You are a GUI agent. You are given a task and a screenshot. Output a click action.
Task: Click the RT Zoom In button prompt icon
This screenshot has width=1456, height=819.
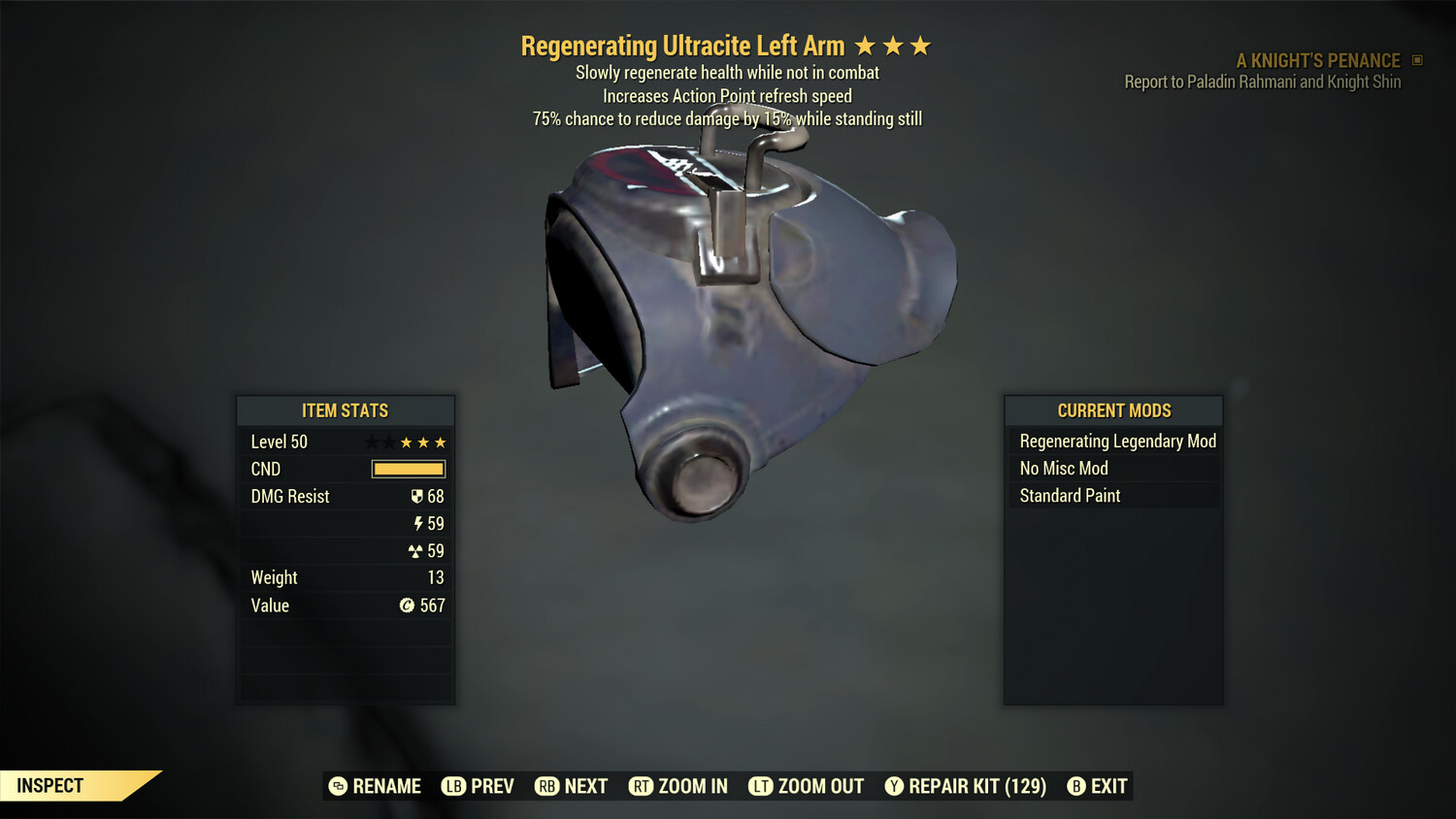point(642,786)
